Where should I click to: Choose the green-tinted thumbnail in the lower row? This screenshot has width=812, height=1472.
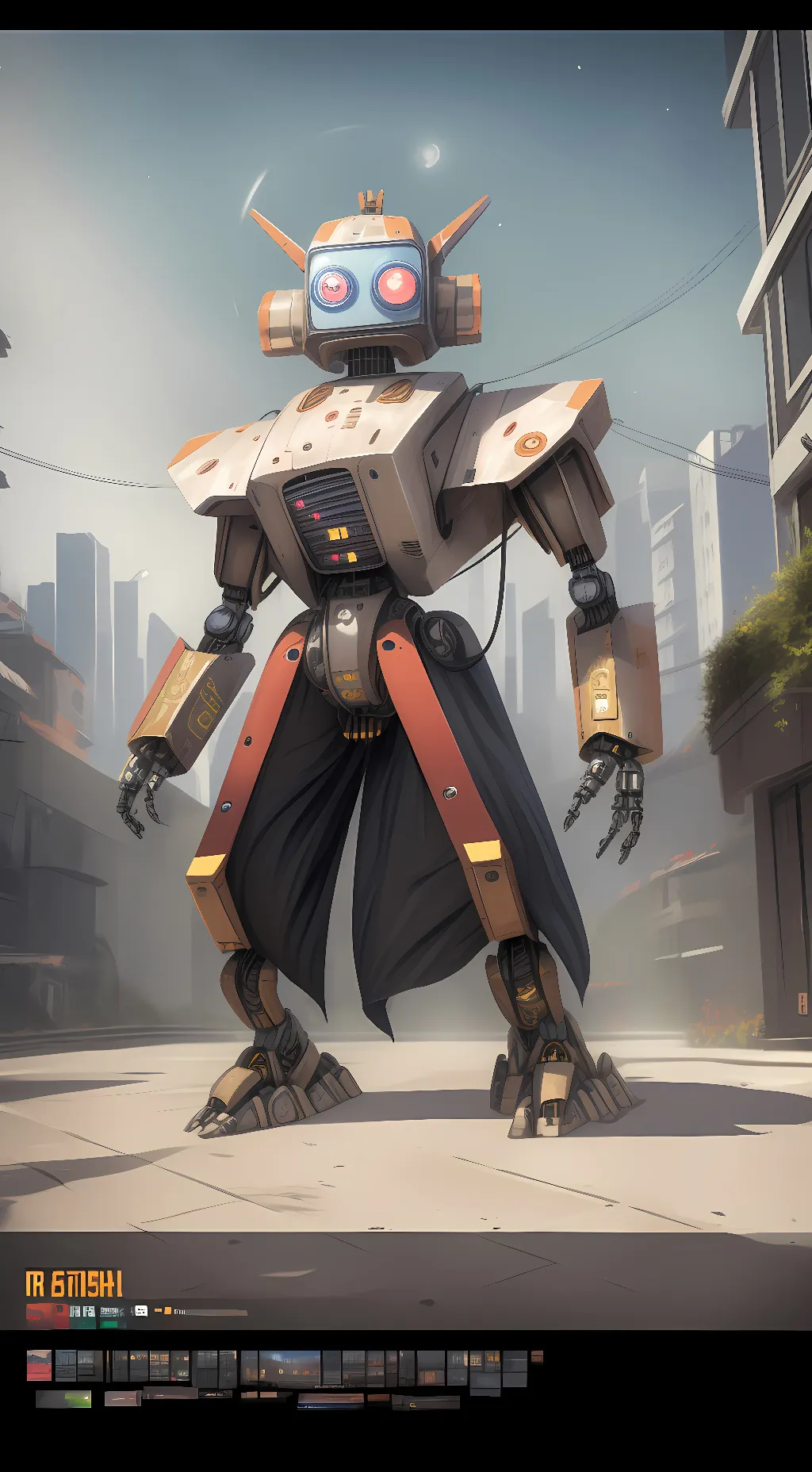(63, 1399)
